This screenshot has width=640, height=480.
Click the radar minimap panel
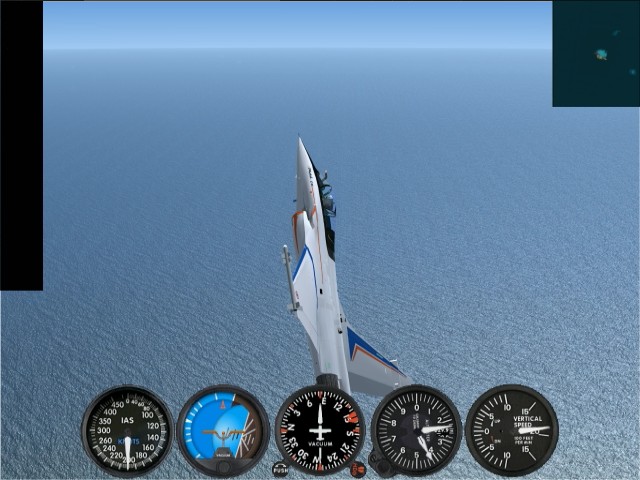[x=596, y=53]
